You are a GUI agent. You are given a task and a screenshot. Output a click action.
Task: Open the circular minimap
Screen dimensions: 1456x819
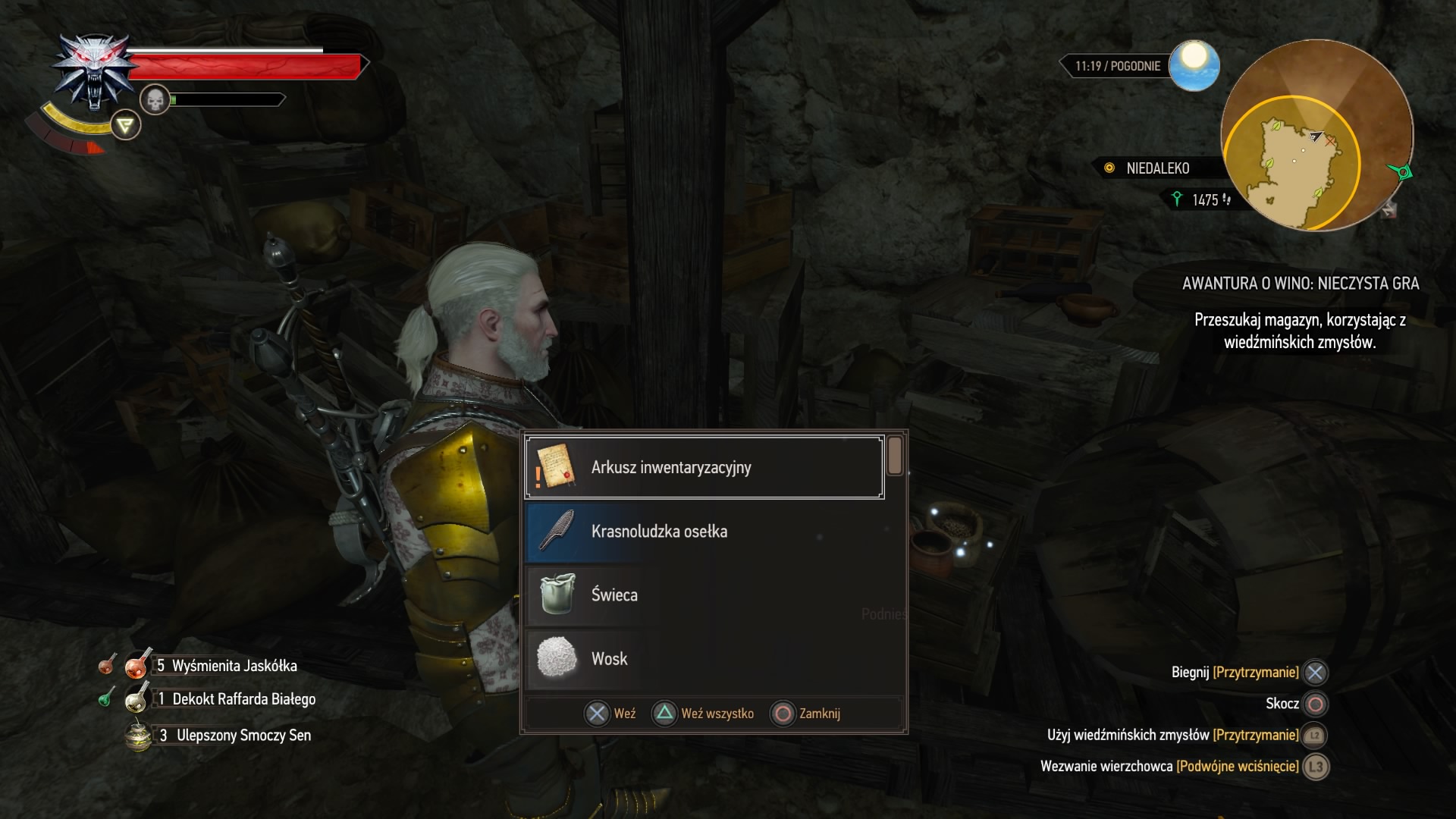point(1316,136)
